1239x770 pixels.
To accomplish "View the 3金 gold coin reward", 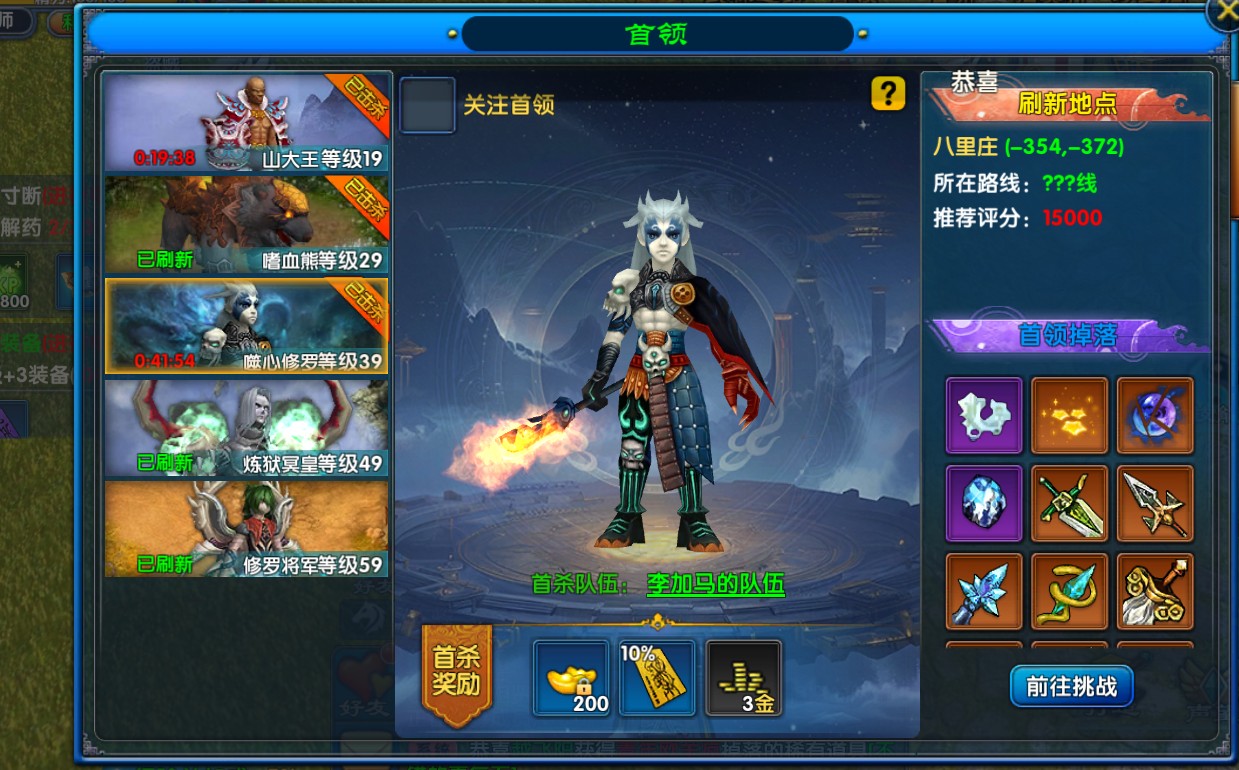I will [744, 679].
